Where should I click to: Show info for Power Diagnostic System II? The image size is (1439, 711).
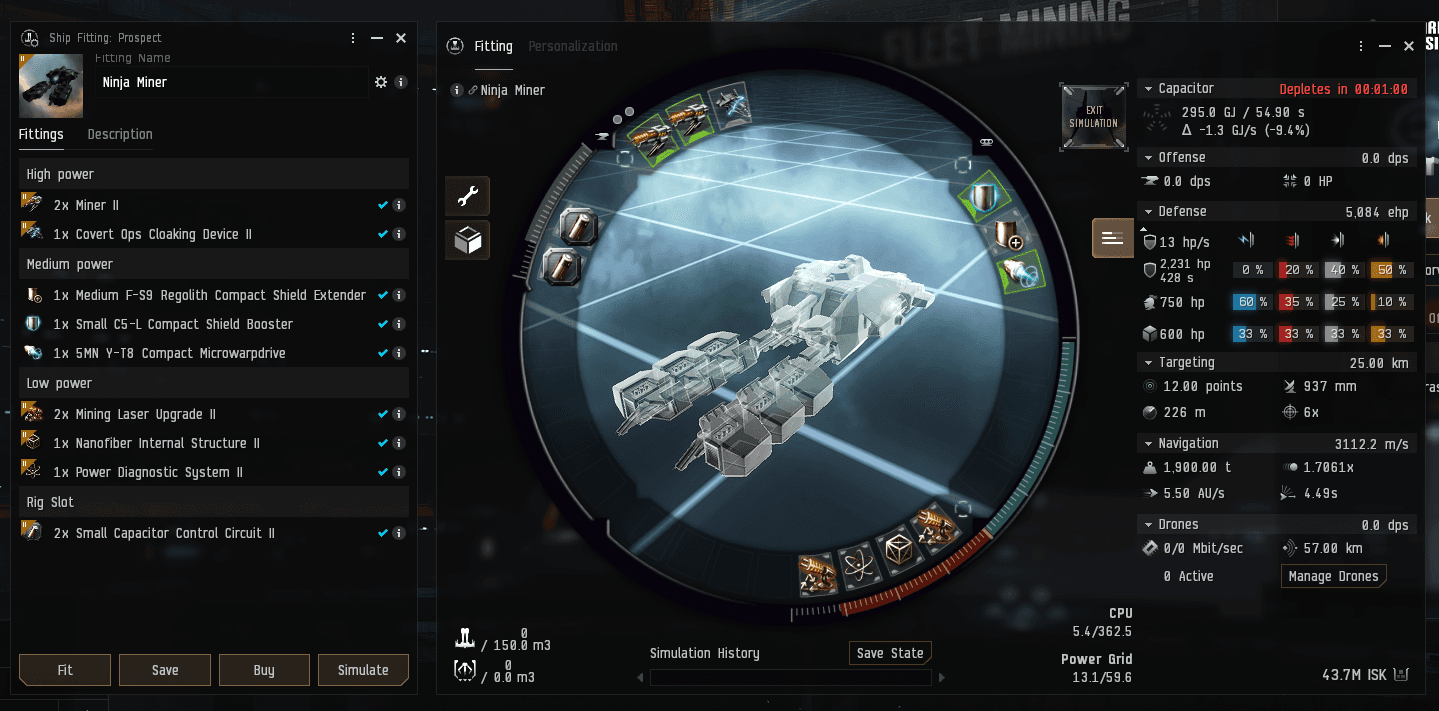coord(399,472)
